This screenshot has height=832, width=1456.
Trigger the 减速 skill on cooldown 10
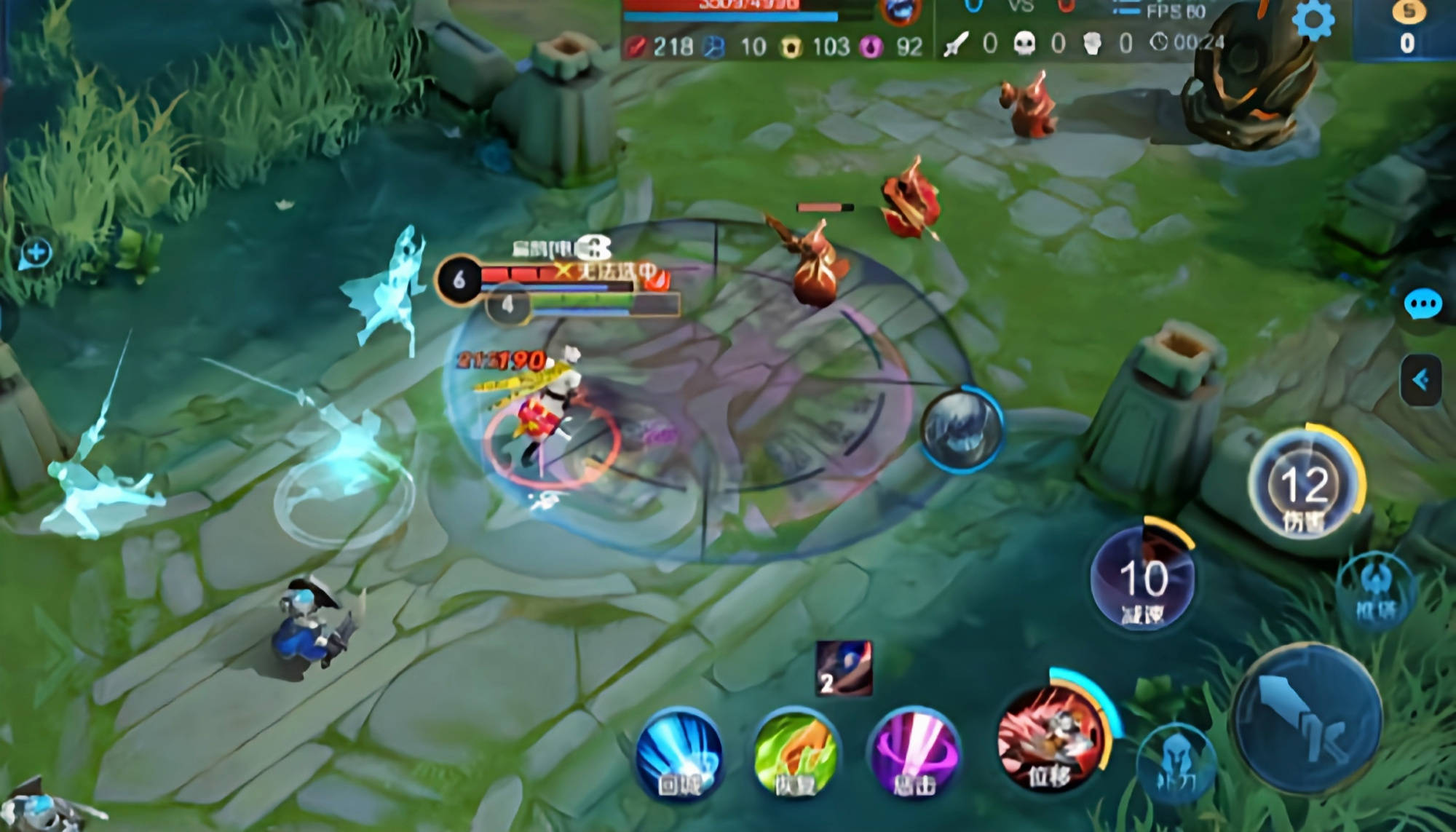(1142, 579)
